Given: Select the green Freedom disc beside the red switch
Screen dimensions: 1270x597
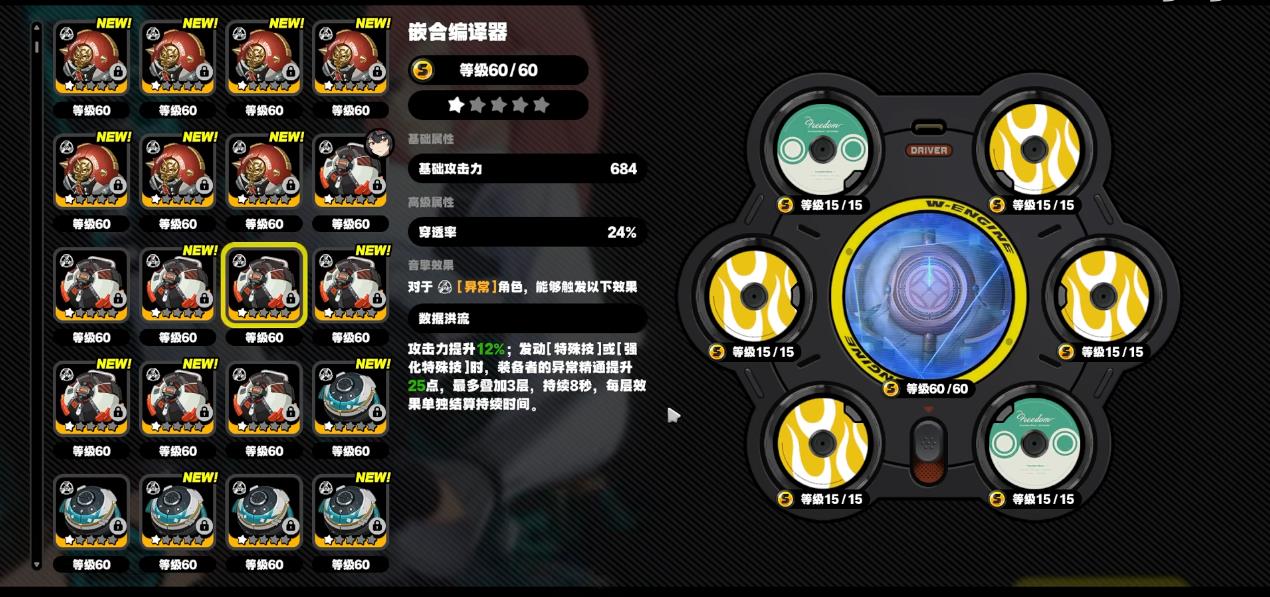Looking at the screenshot, I should [1033, 444].
